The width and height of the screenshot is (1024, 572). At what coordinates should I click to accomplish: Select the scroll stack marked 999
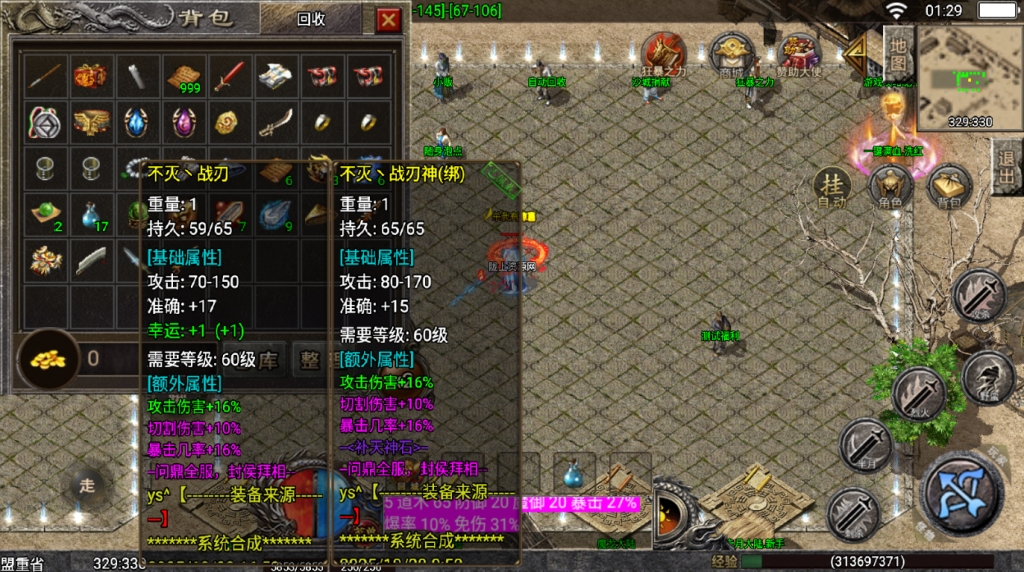(182, 75)
